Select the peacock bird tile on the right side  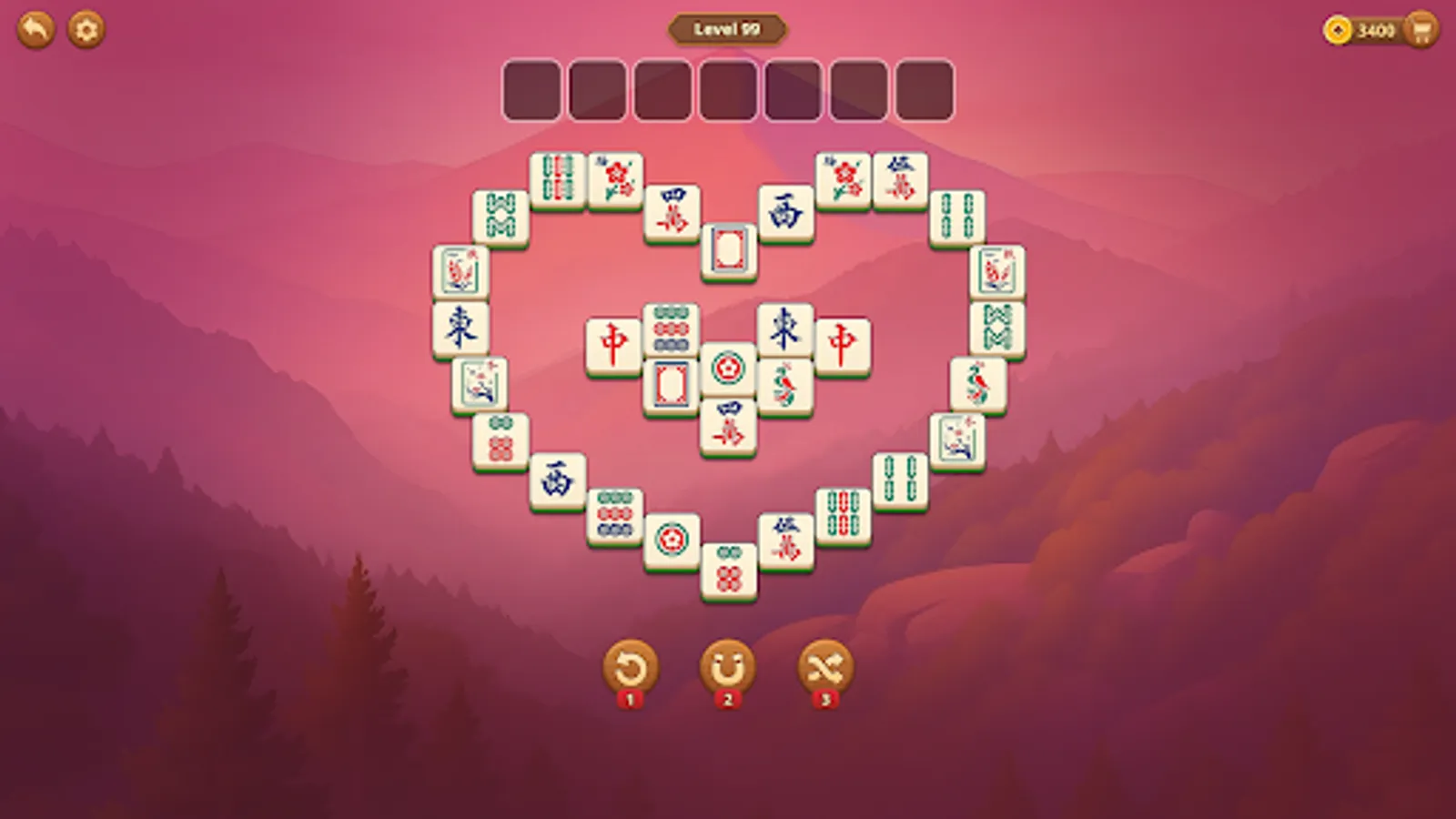tap(976, 381)
